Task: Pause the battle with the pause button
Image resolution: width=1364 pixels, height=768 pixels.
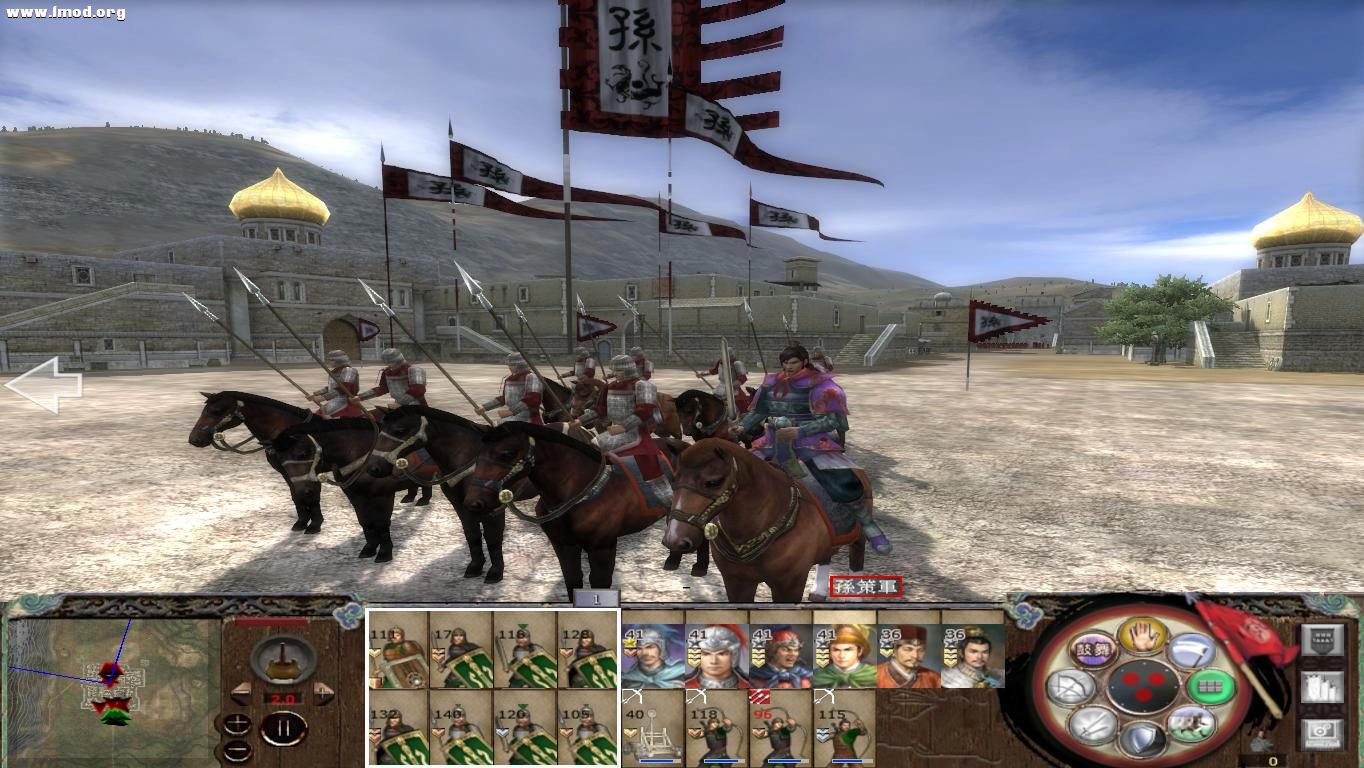Action: pos(283,728)
